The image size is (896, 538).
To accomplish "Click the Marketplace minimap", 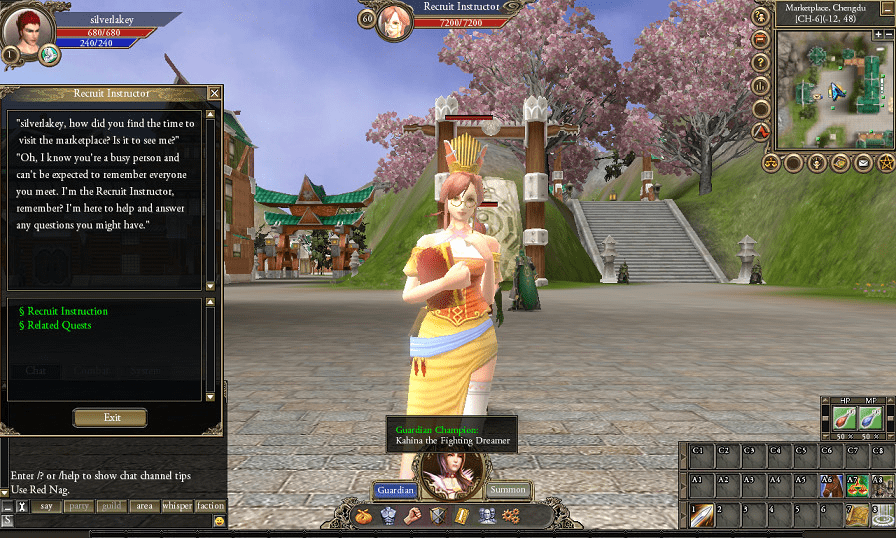I will pyautogui.click(x=832, y=88).
